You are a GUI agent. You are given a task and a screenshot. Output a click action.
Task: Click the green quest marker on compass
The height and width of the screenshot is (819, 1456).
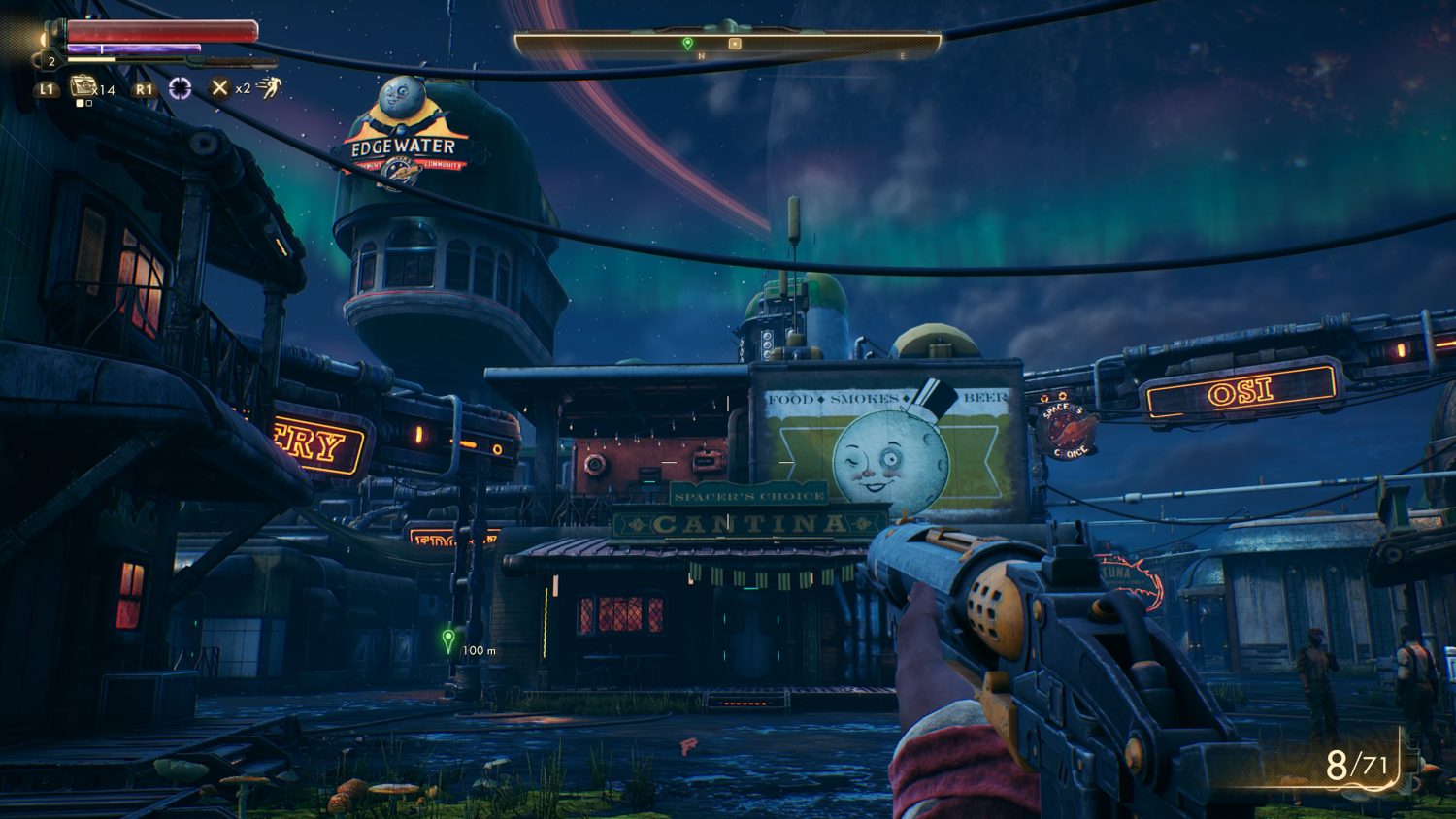tap(688, 44)
